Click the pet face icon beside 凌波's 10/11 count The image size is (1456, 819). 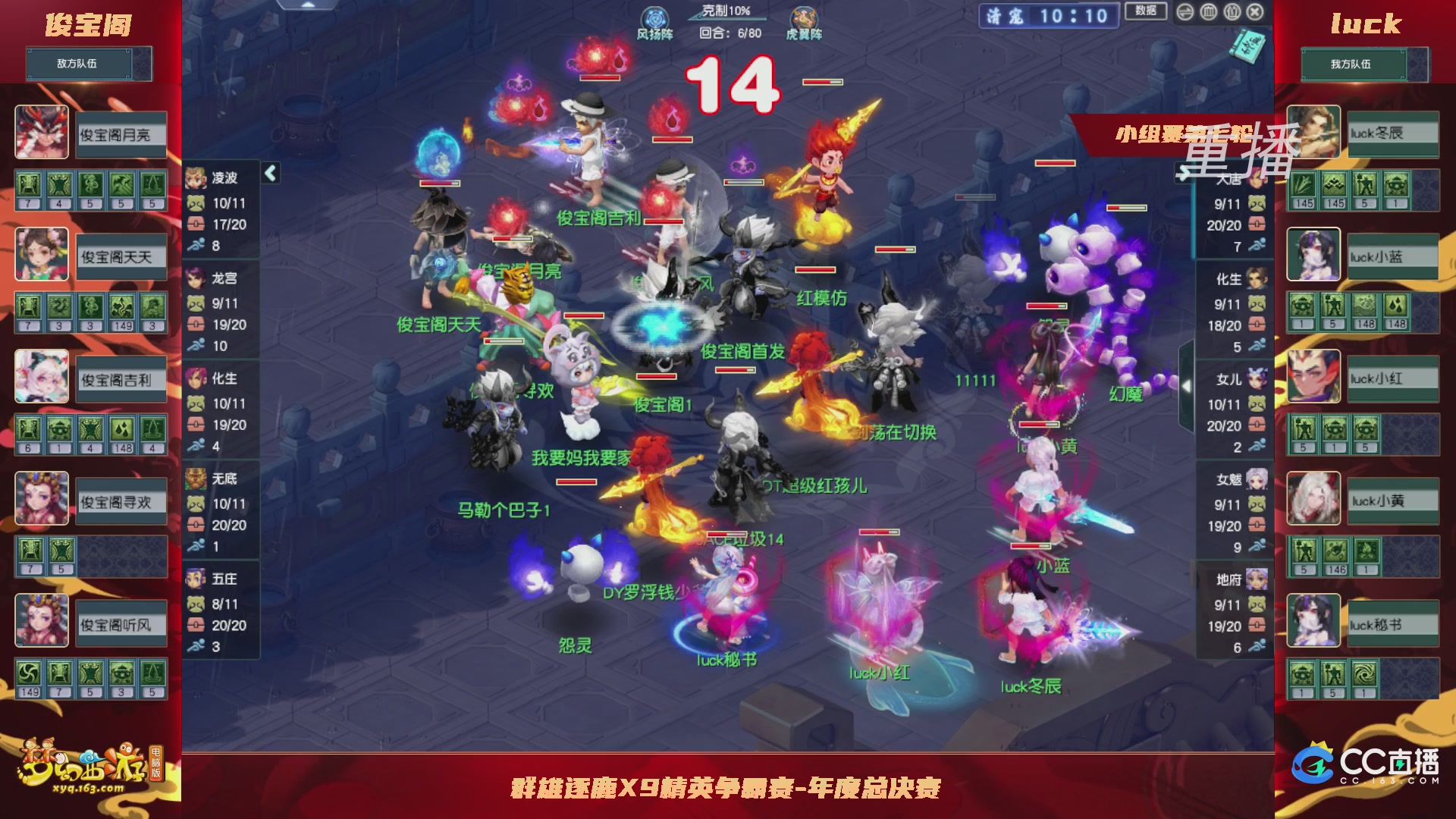(x=195, y=204)
